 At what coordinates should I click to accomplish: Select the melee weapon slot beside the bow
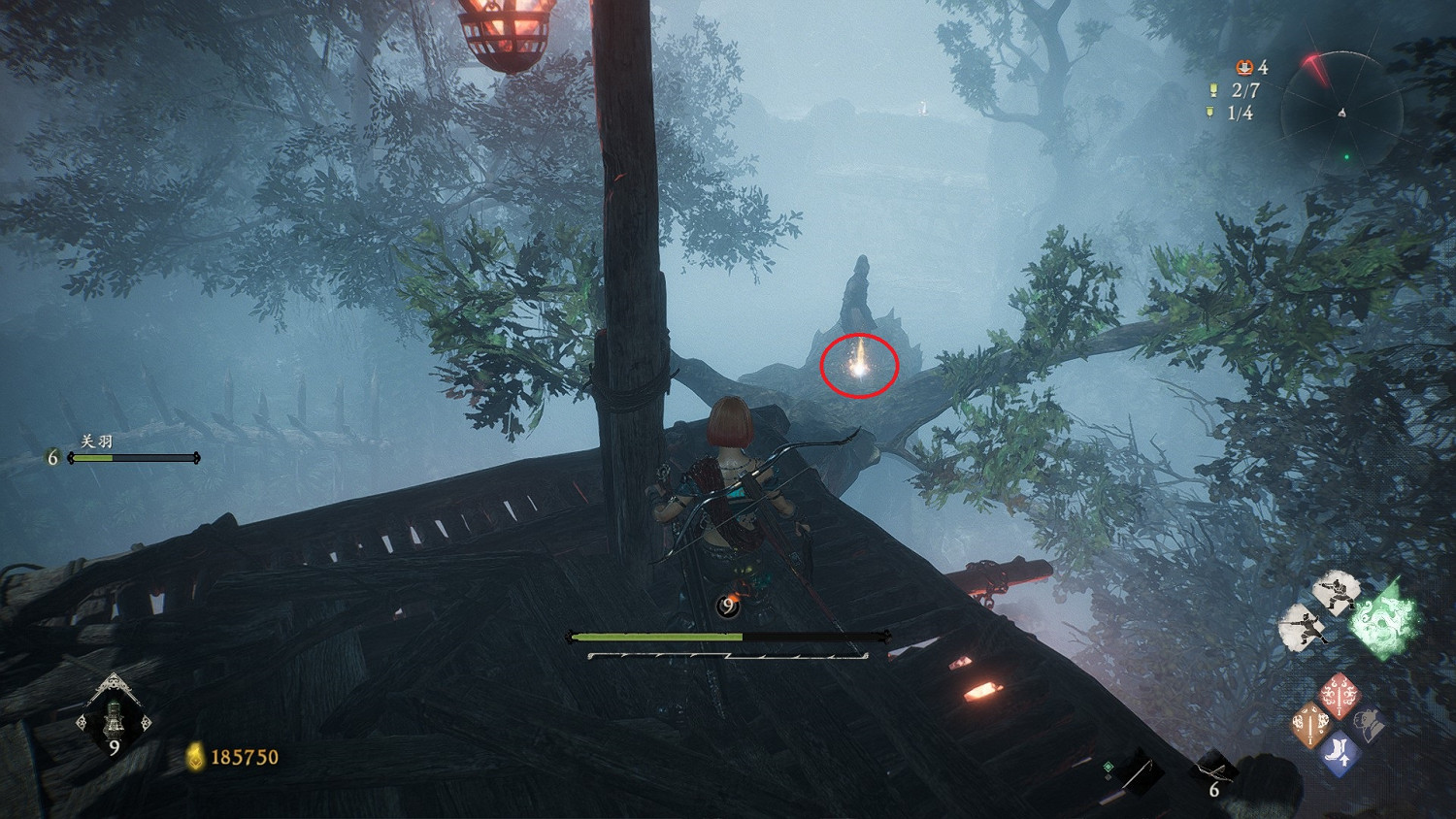(x=1138, y=772)
